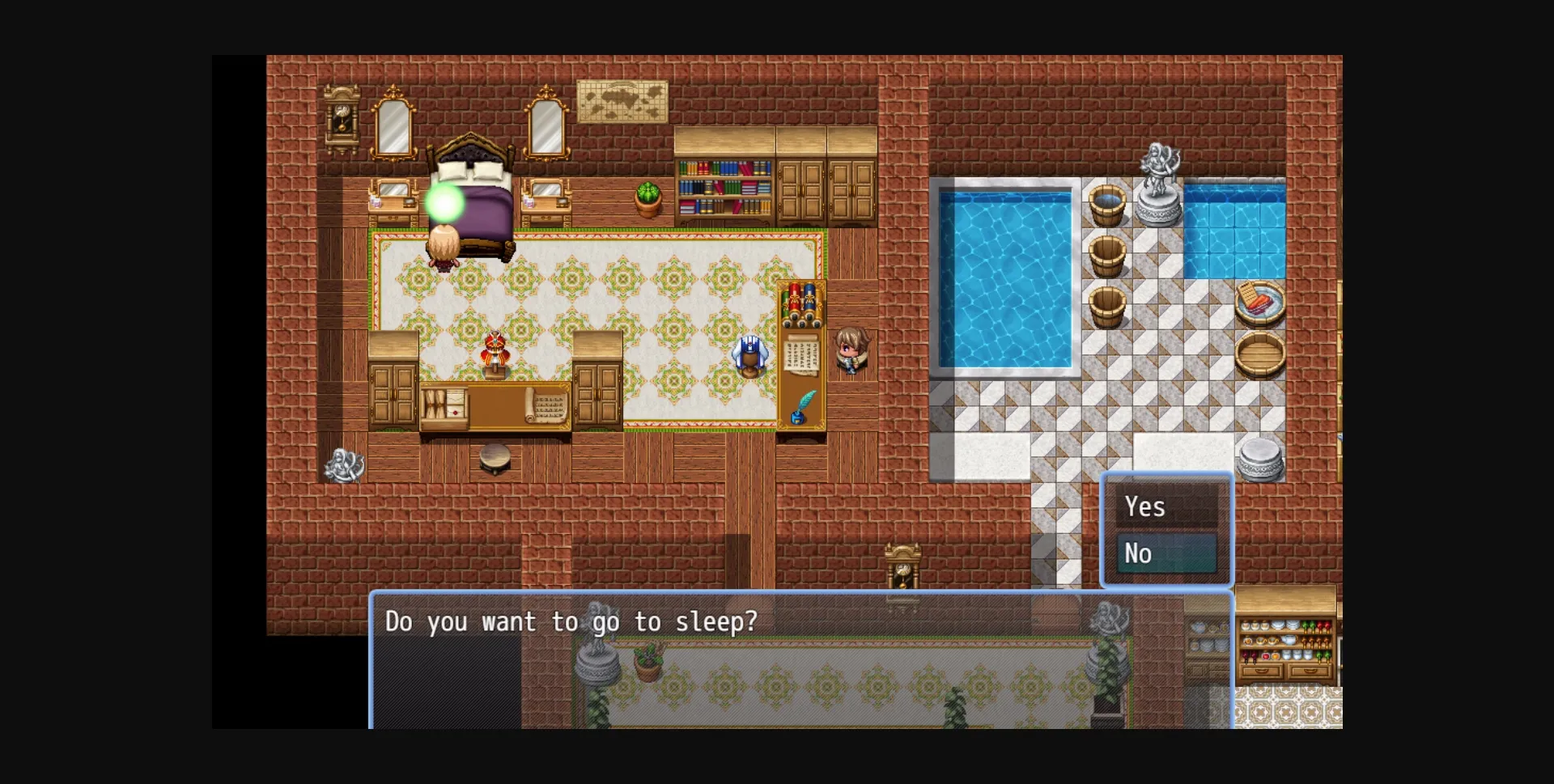Click the left cabinet door below the desk
The width and height of the screenshot is (1554, 784).
[x=394, y=394]
